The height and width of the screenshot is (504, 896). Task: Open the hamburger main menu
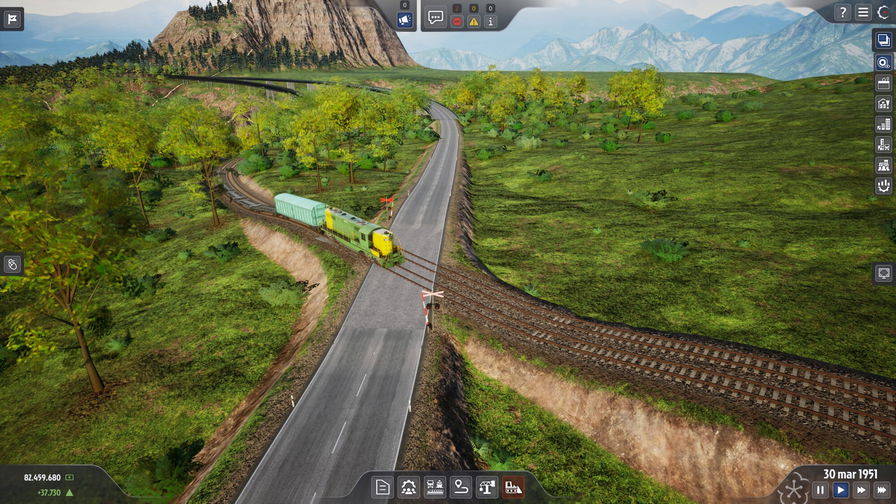(863, 12)
